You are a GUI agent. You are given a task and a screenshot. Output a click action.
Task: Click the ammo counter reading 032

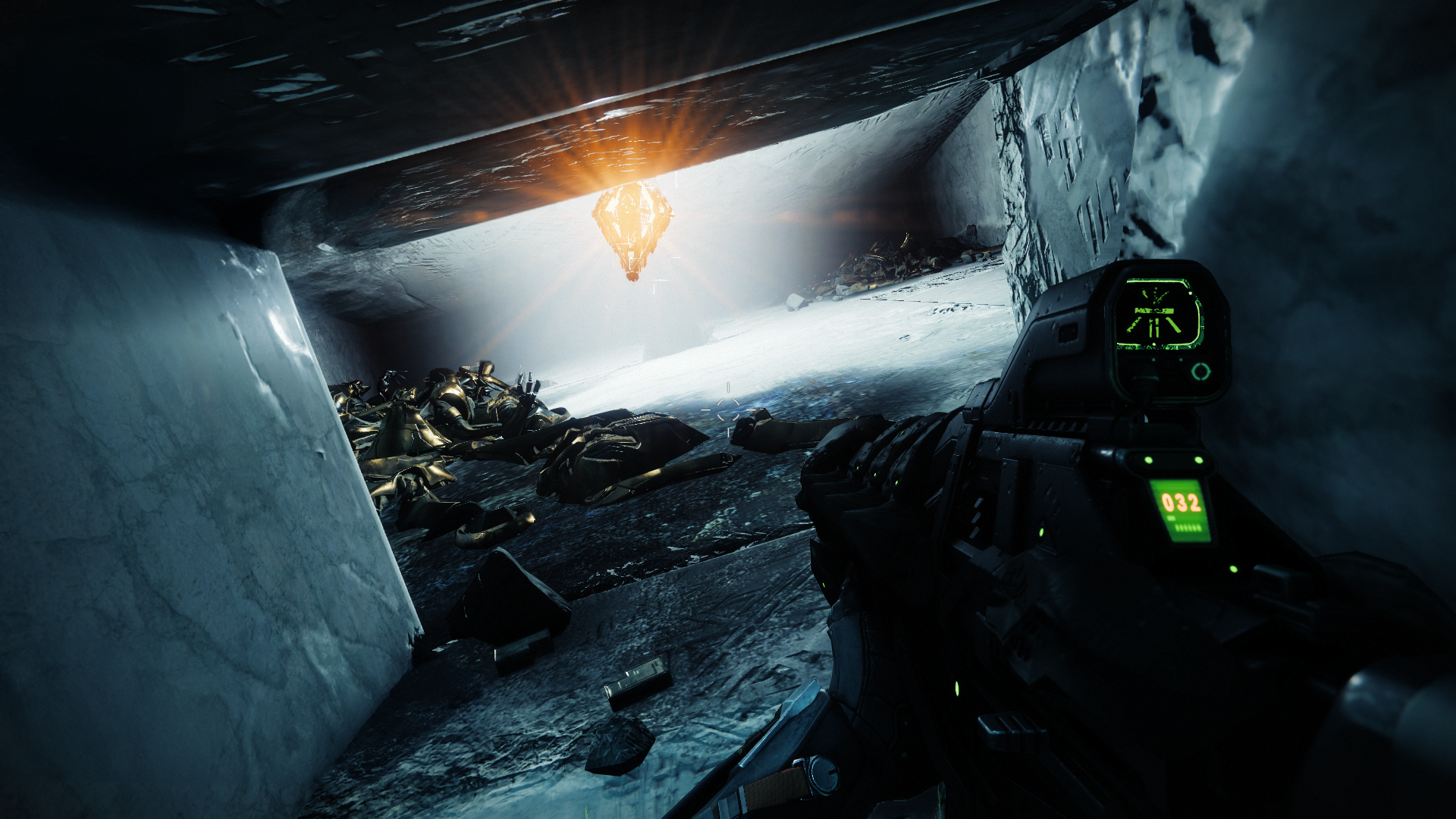coord(1181,502)
